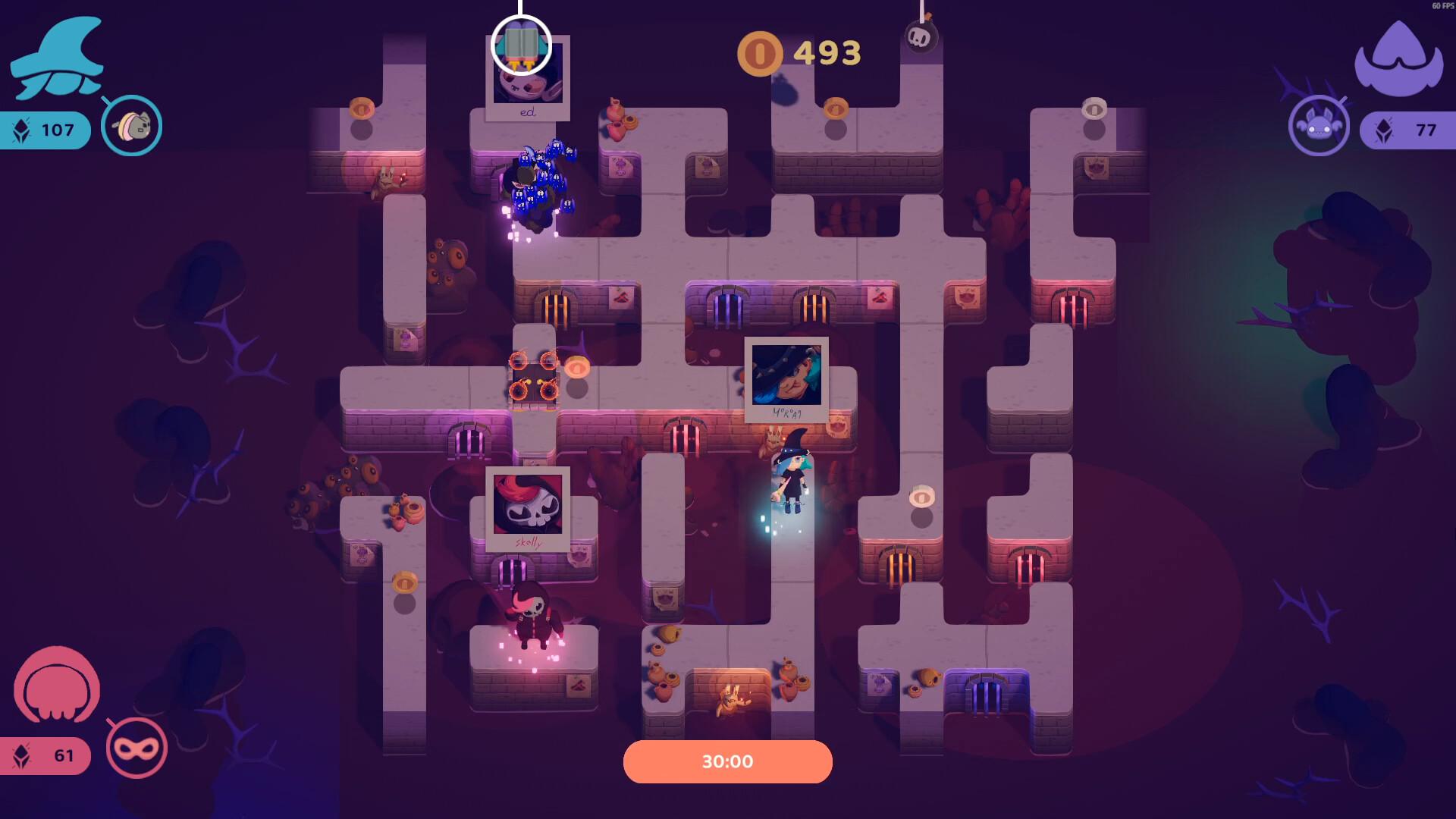Select the pink skull player emblem
This screenshot has height=819, width=1456.
59,686
